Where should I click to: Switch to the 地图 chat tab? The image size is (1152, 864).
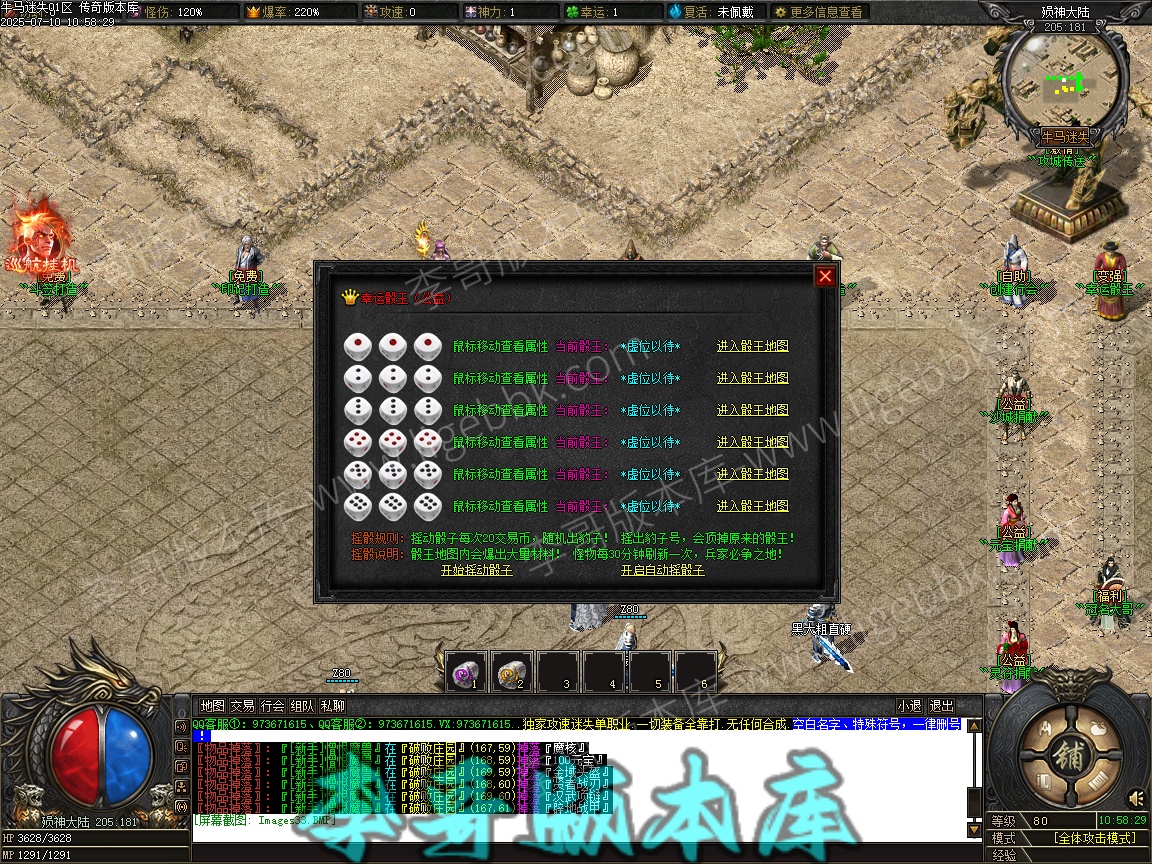coord(212,705)
